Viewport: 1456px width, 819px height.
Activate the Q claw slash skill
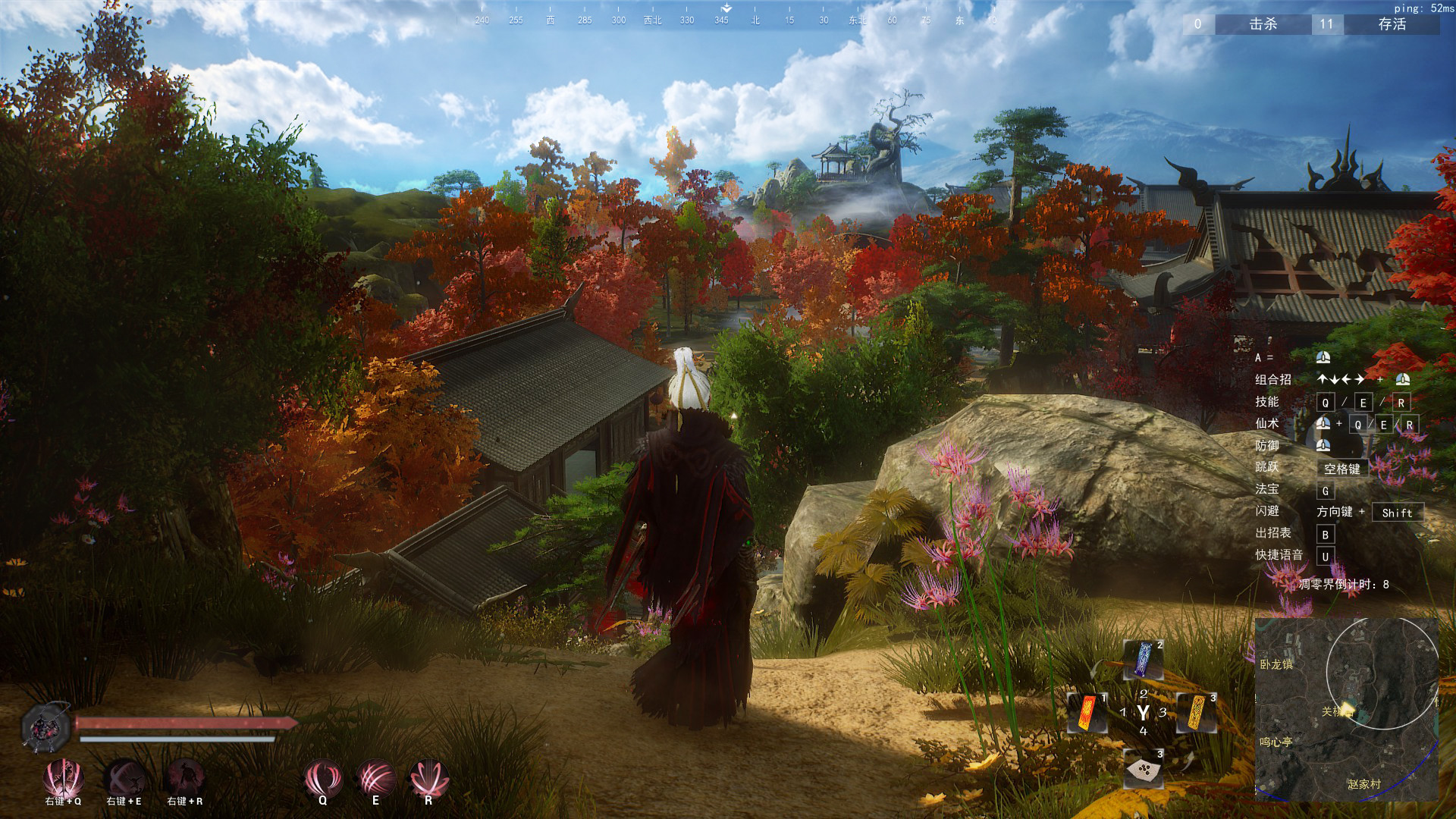(322, 779)
